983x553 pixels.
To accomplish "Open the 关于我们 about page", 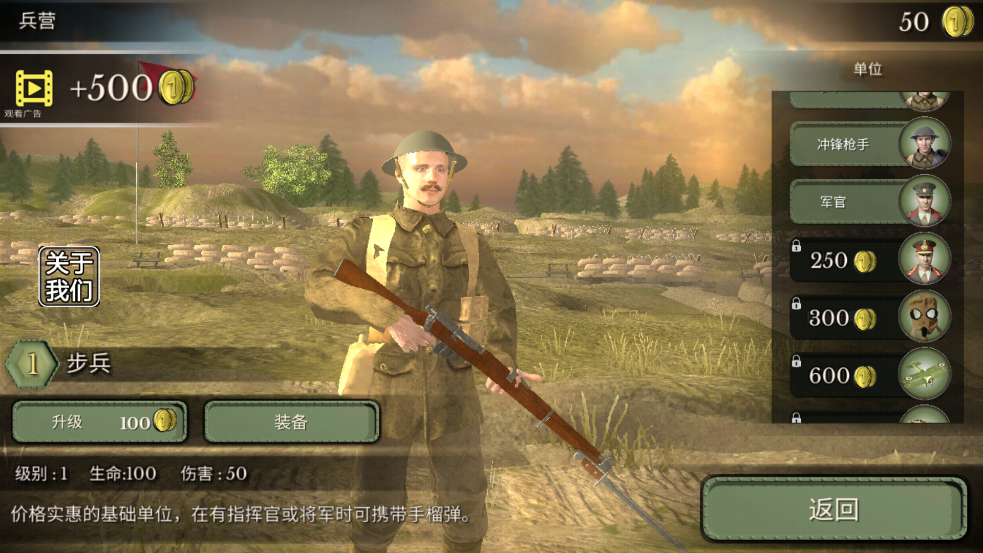I will [70, 276].
